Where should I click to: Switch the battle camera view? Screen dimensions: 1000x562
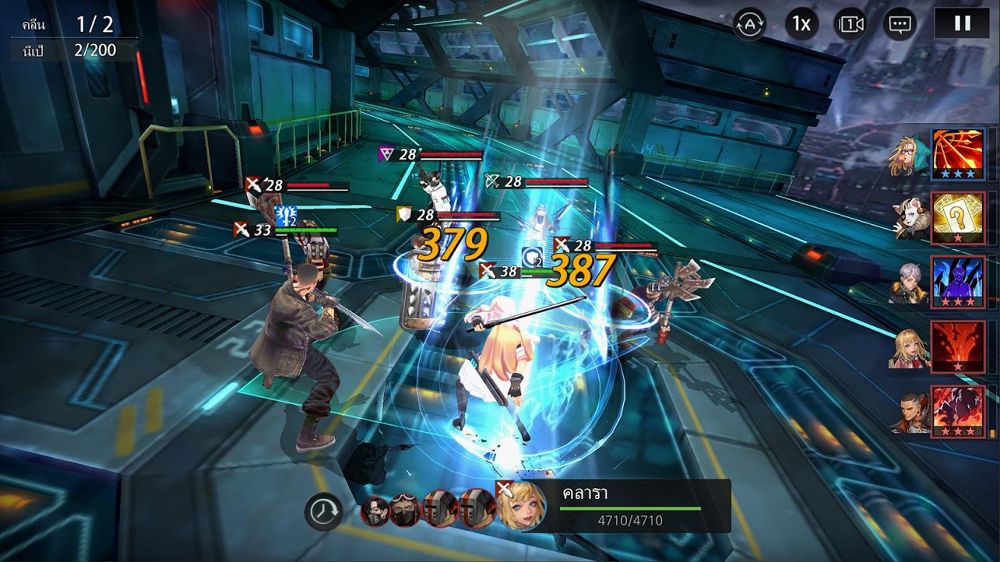(851, 23)
